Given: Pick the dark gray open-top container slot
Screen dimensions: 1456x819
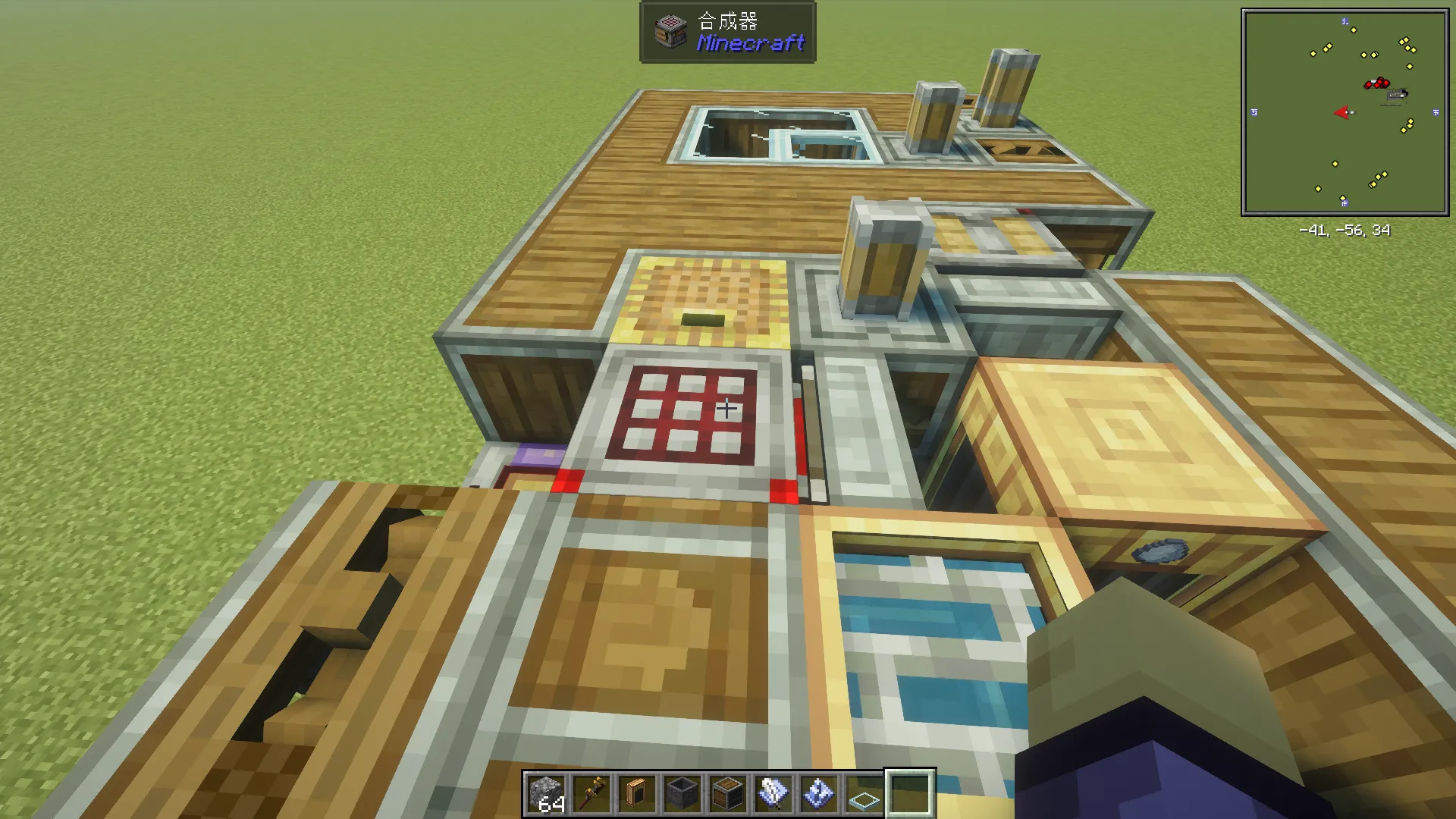Looking at the screenshot, I should pyautogui.click(x=682, y=794).
